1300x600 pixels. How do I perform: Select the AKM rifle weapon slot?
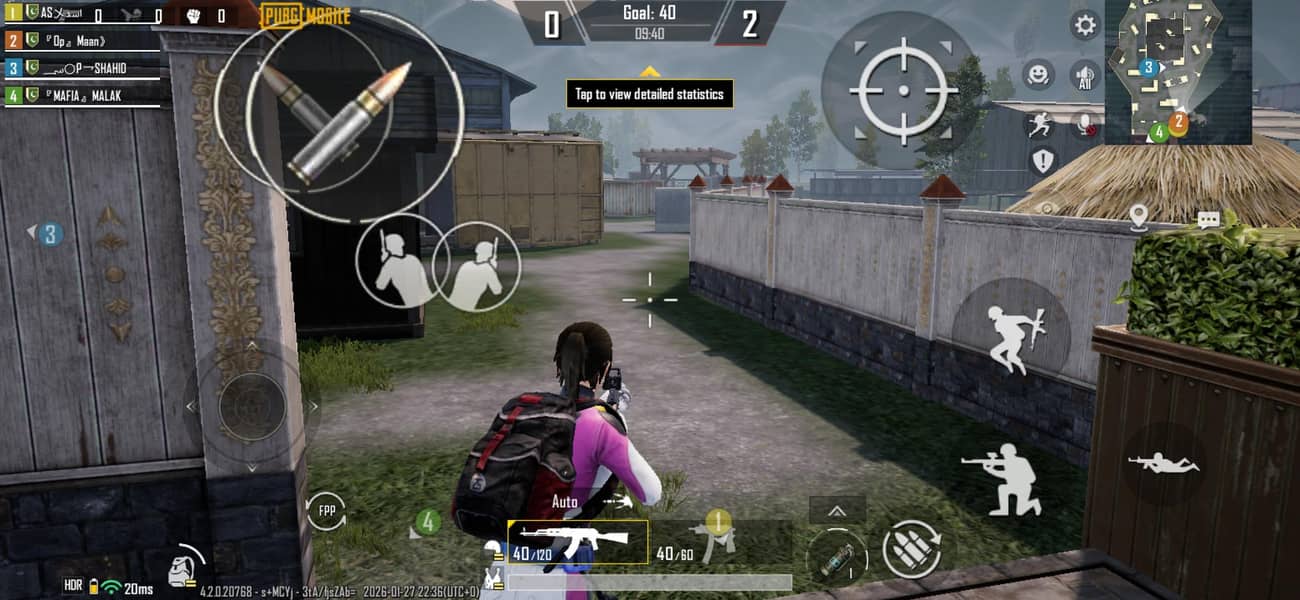click(578, 543)
